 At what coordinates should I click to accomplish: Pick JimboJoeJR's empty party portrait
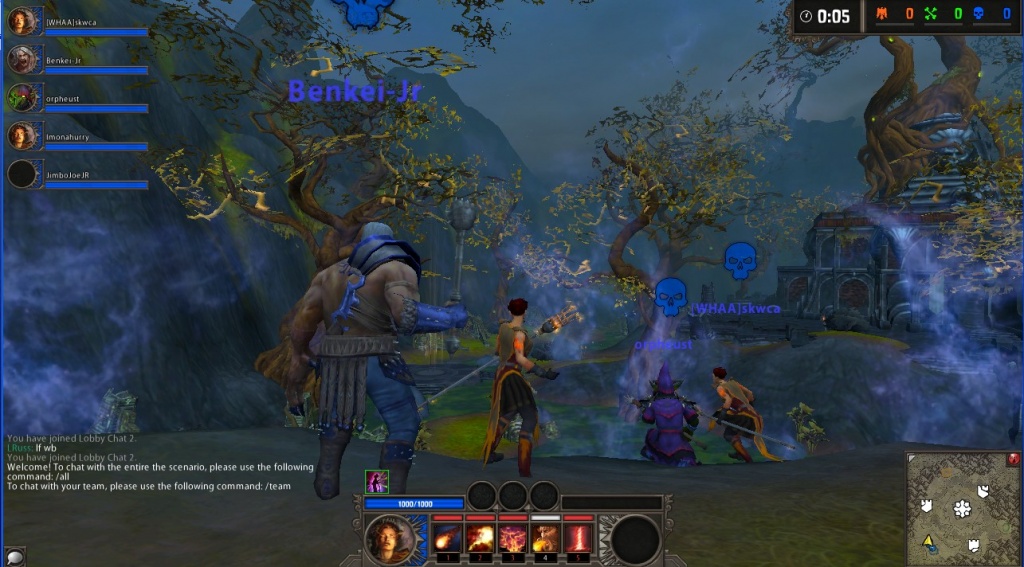(23, 174)
